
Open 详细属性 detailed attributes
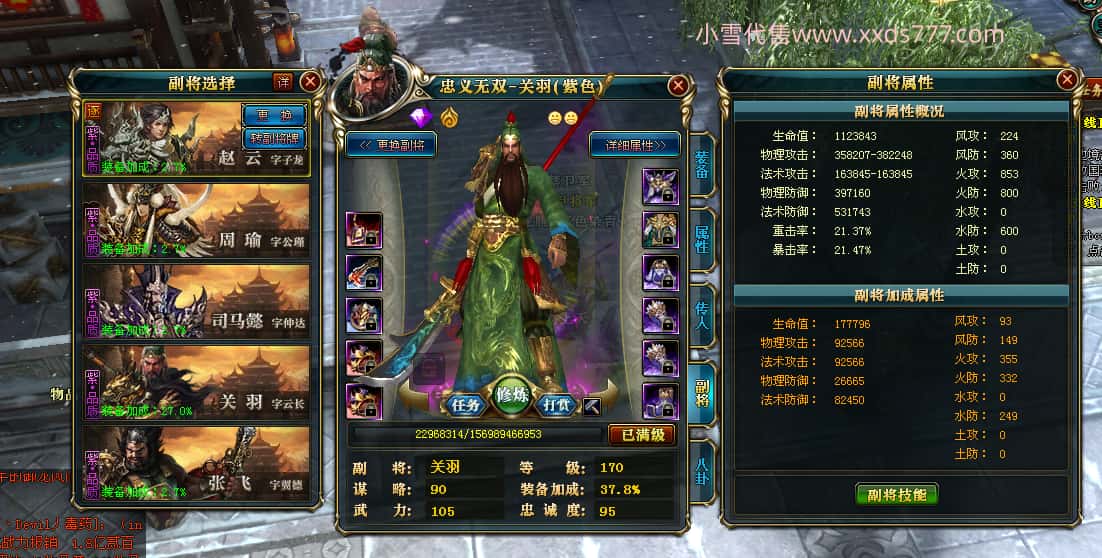[634, 144]
